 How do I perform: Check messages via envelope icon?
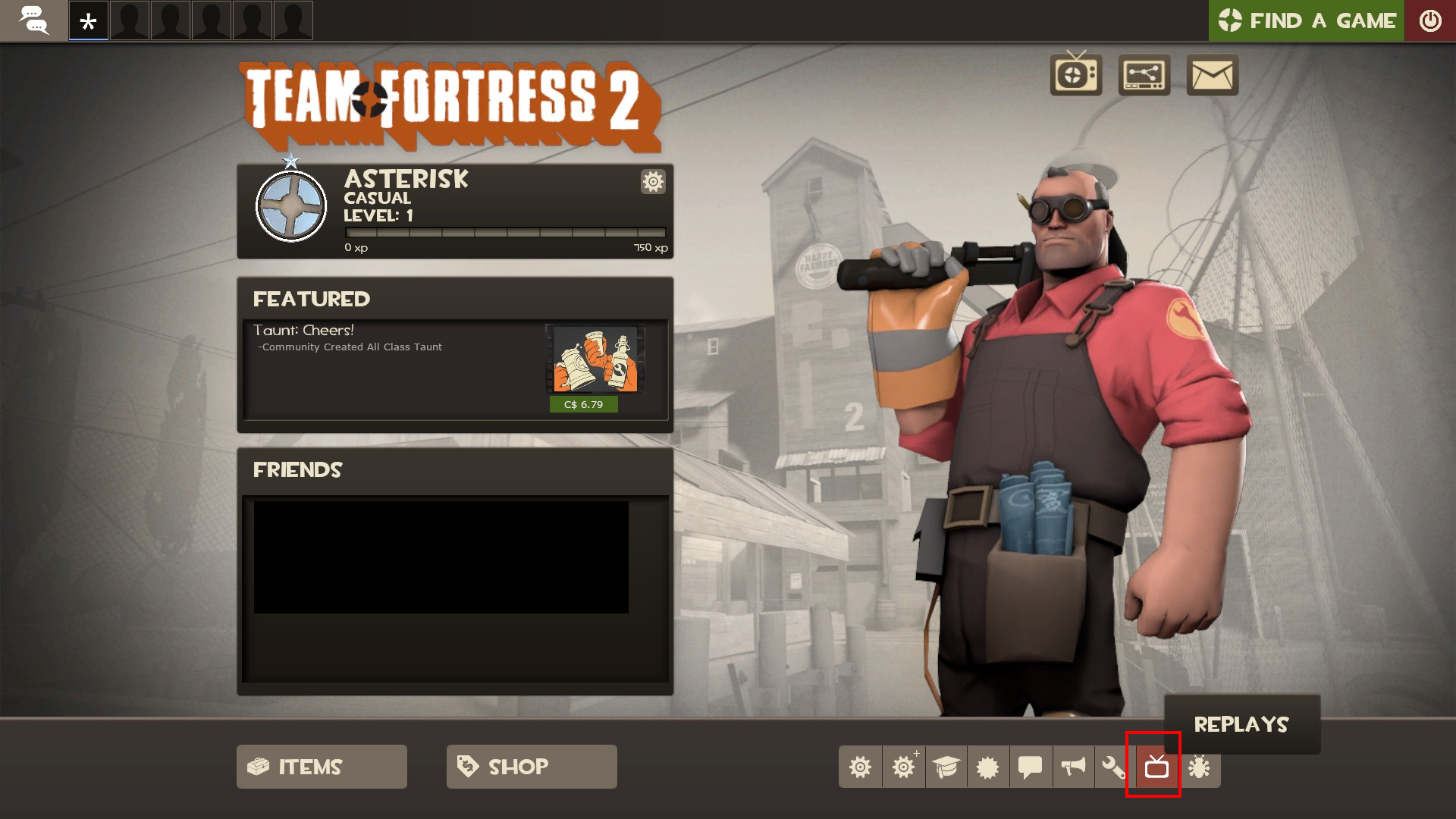click(x=1212, y=75)
